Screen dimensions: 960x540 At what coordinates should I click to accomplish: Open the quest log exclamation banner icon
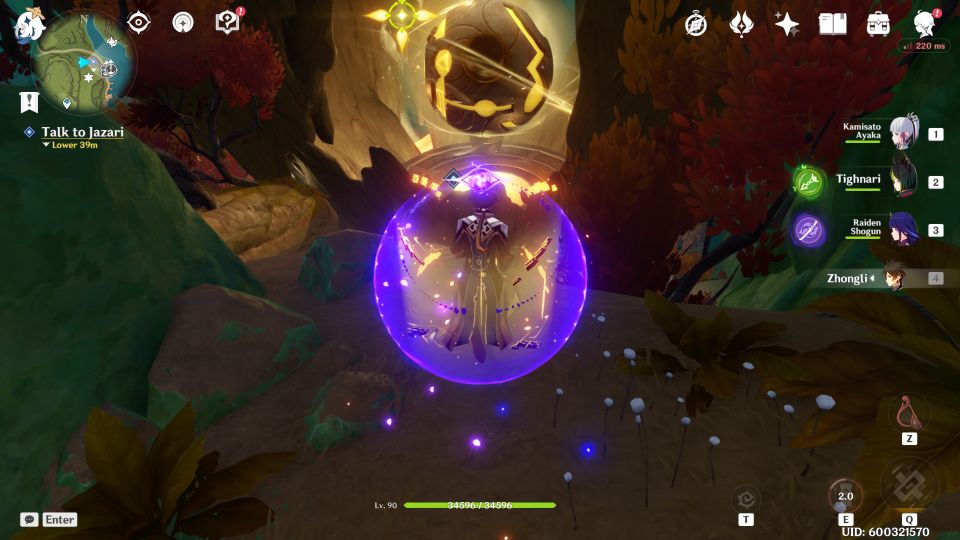point(29,101)
